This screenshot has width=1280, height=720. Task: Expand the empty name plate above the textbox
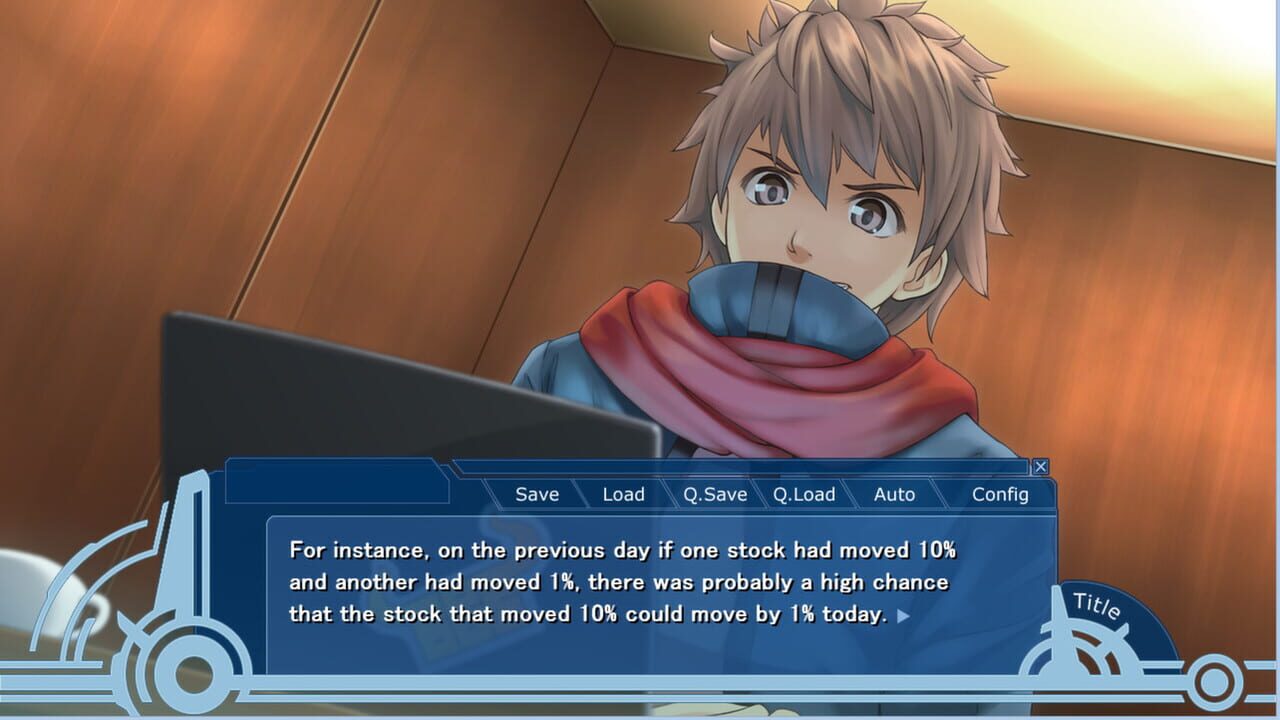coord(340,482)
